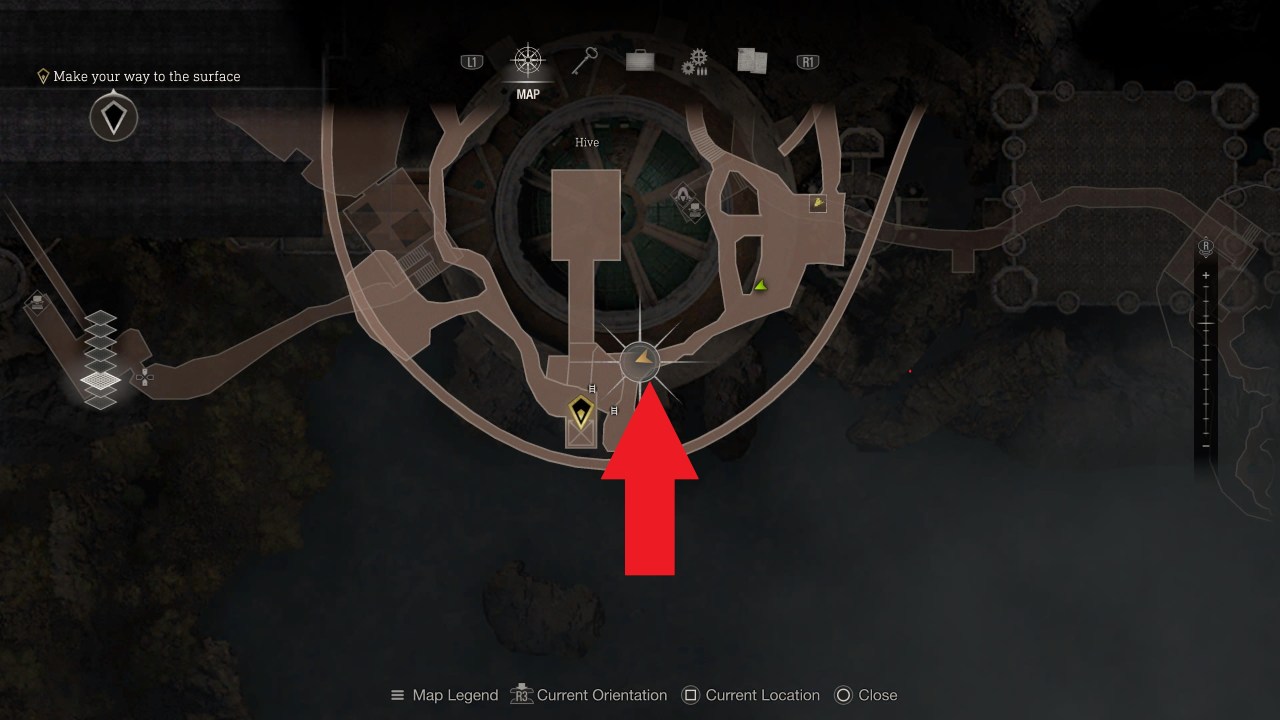Select the green treasure triangle below the Hive

pos(759,284)
